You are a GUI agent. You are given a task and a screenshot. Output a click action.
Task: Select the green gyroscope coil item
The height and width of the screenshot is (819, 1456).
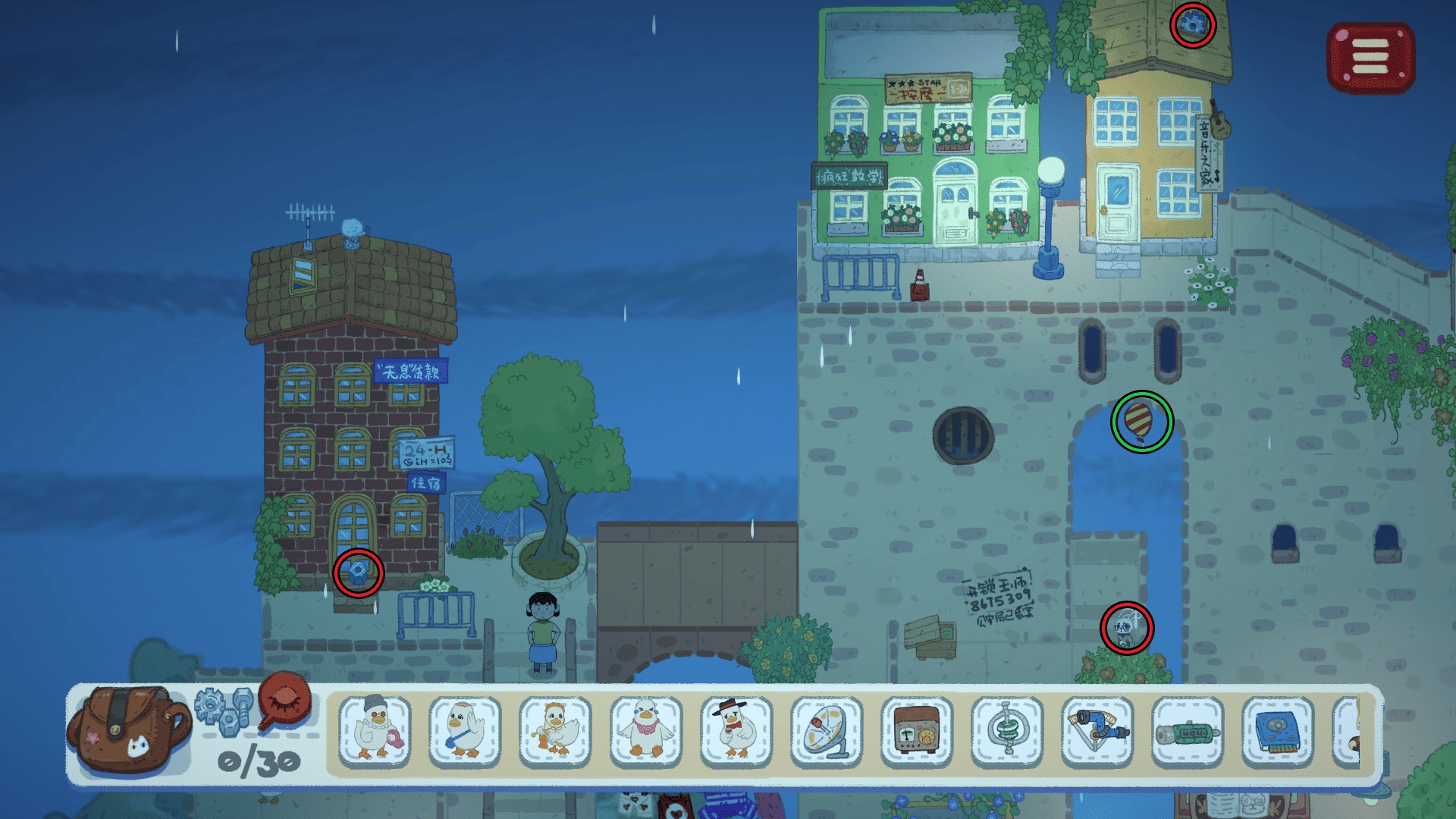coord(1007,730)
